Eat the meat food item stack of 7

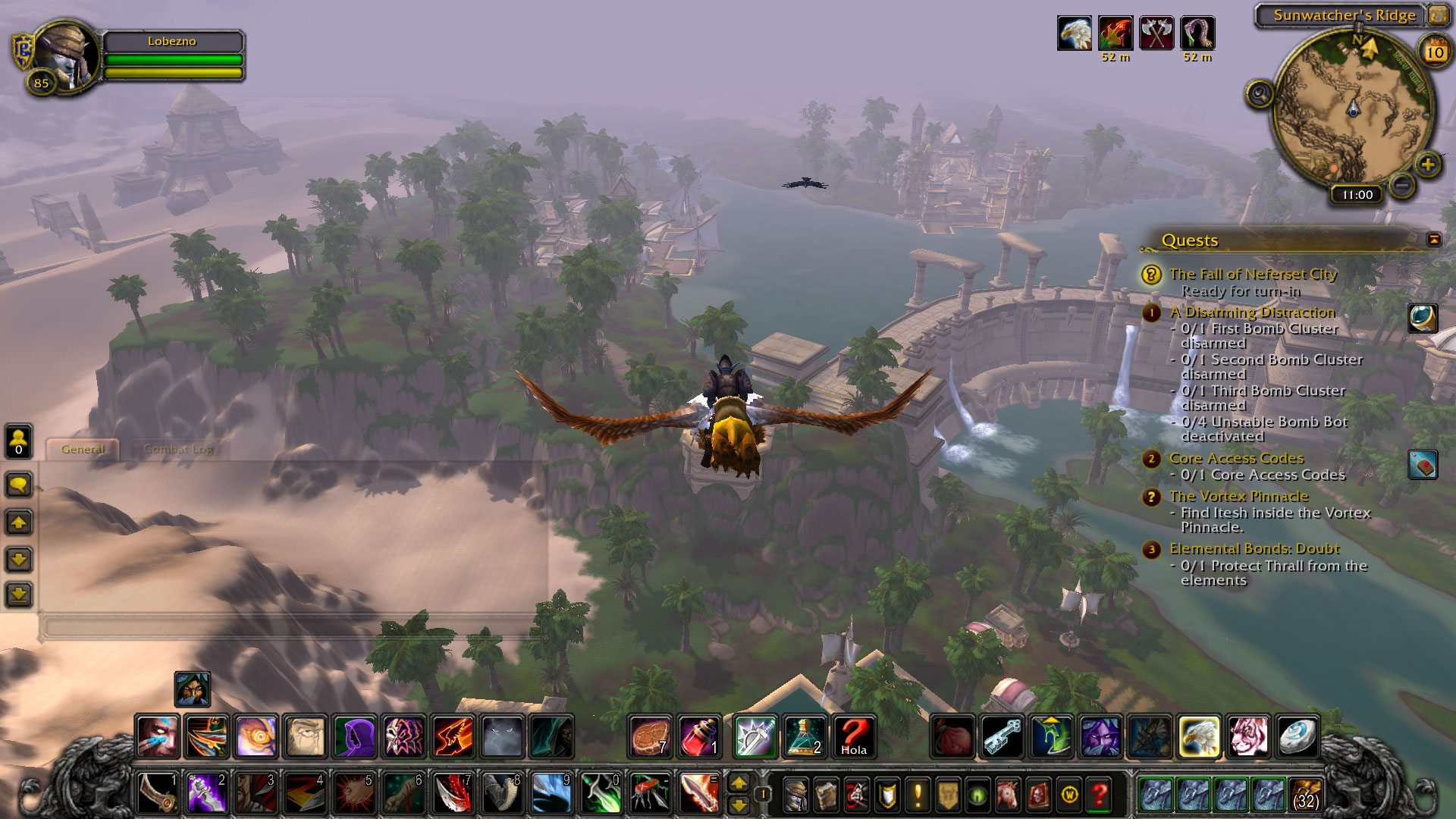pos(650,736)
